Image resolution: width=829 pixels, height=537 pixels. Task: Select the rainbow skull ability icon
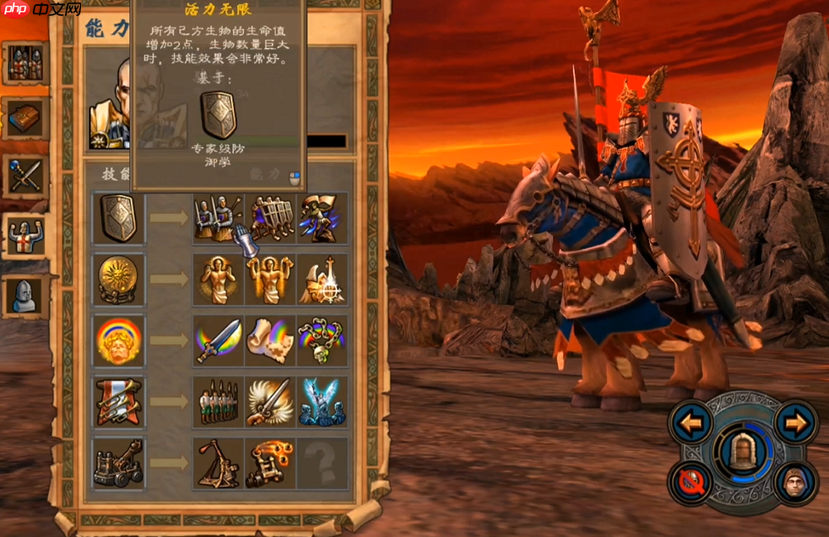(x=322, y=340)
